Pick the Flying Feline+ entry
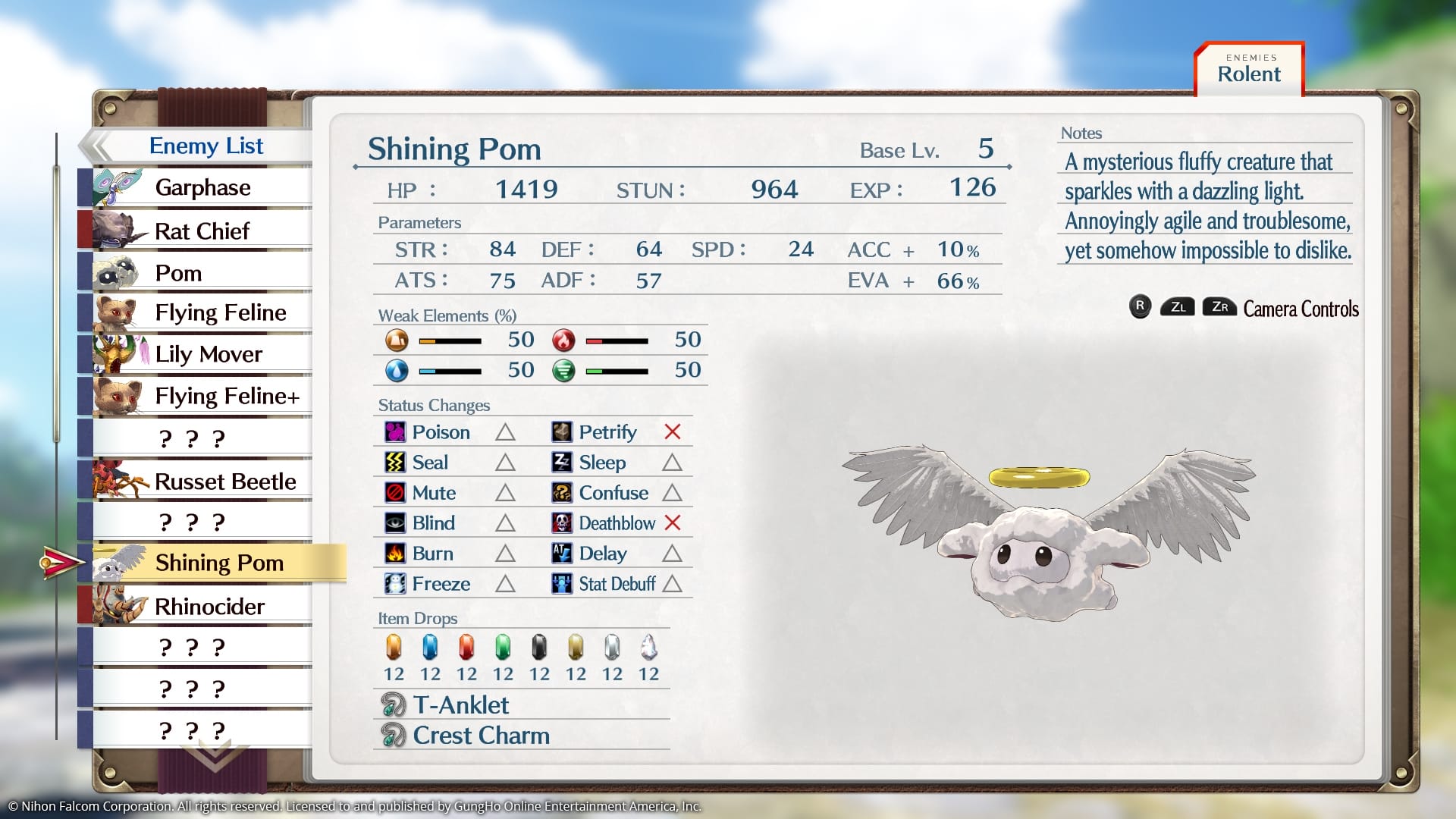This screenshot has width=1456, height=819. point(227,396)
